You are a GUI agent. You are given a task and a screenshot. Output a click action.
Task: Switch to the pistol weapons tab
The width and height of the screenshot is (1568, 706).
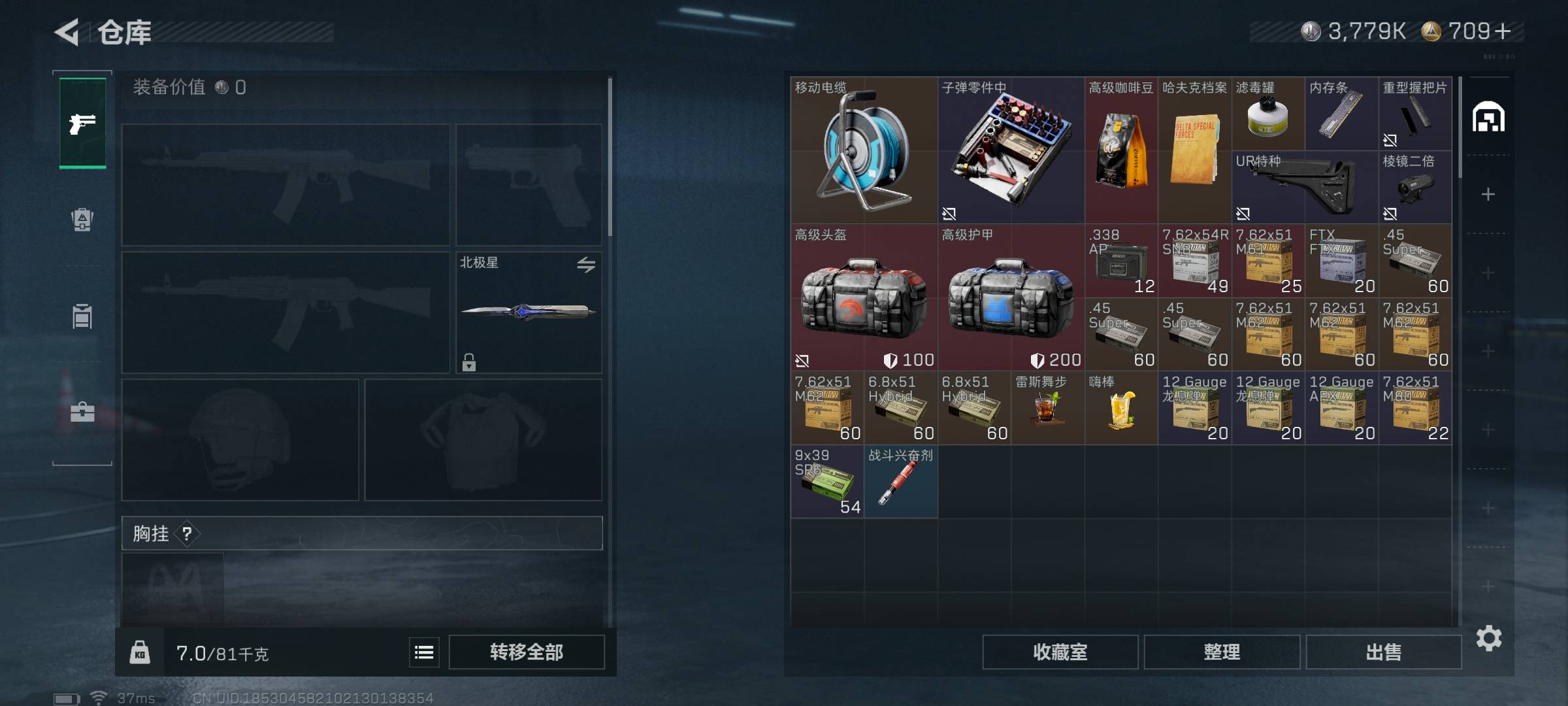pos(82,123)
